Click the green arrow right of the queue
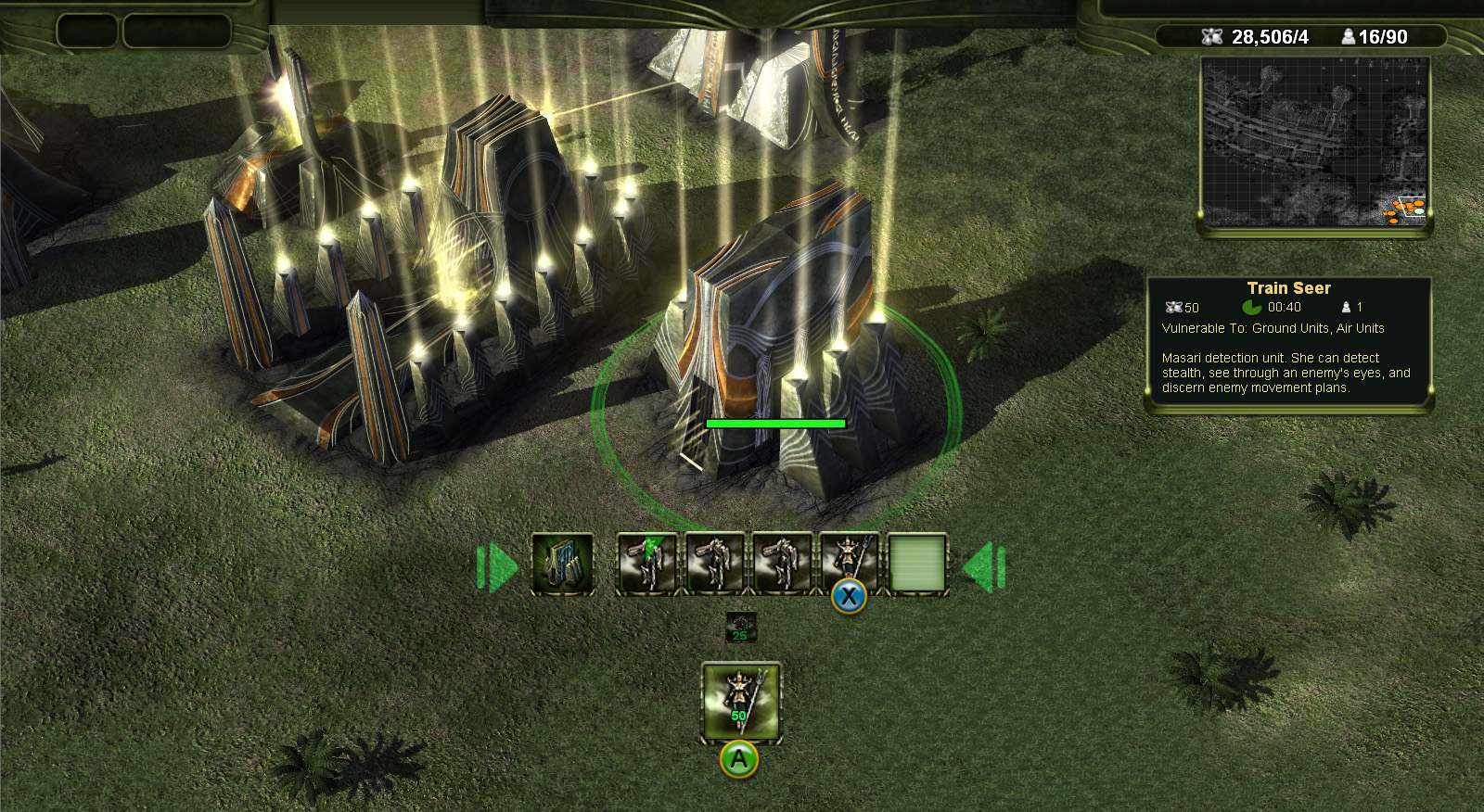Viewport: 1484px width, 812px height. pyautogui.click(x=983, y=565)
